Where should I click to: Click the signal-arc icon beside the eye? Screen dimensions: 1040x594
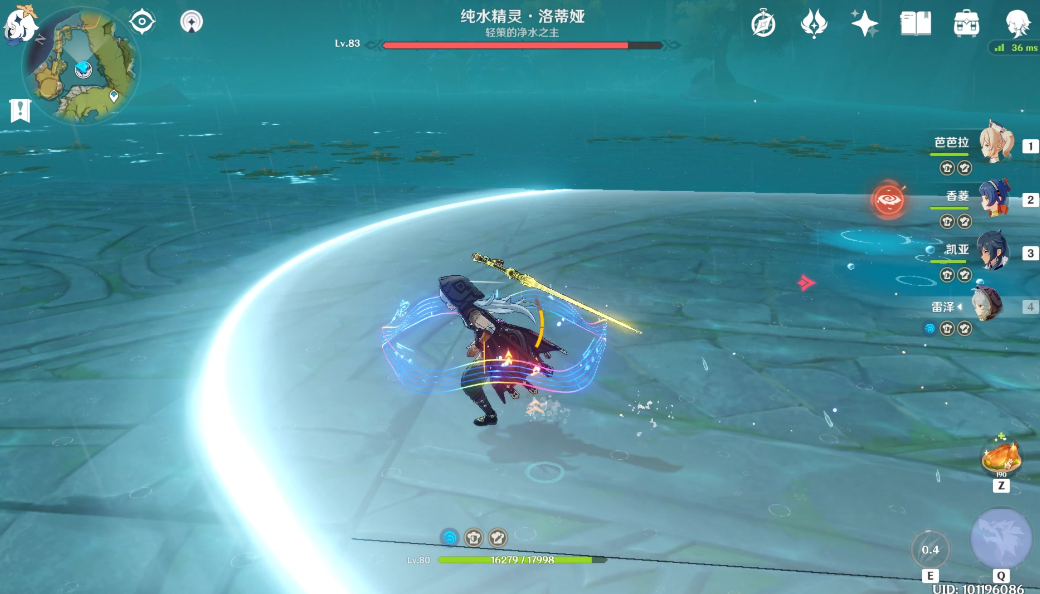(x=191, y=21)
